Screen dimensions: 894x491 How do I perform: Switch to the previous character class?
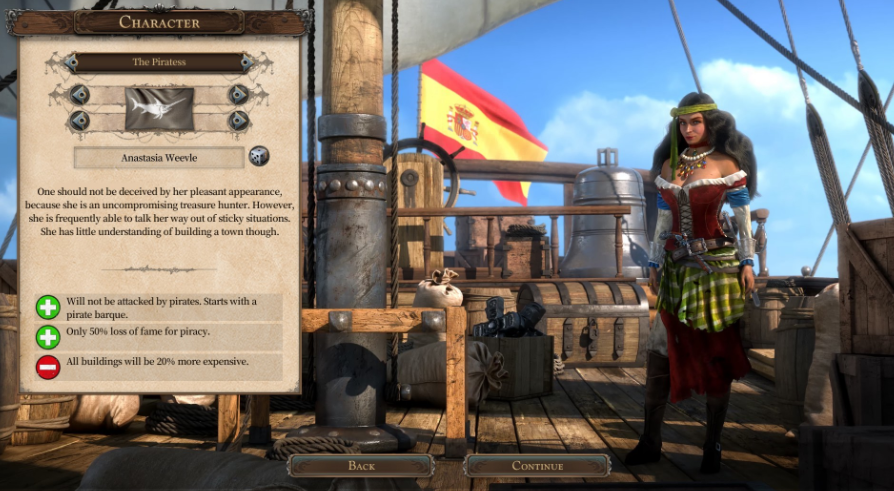tap(71, 62)
